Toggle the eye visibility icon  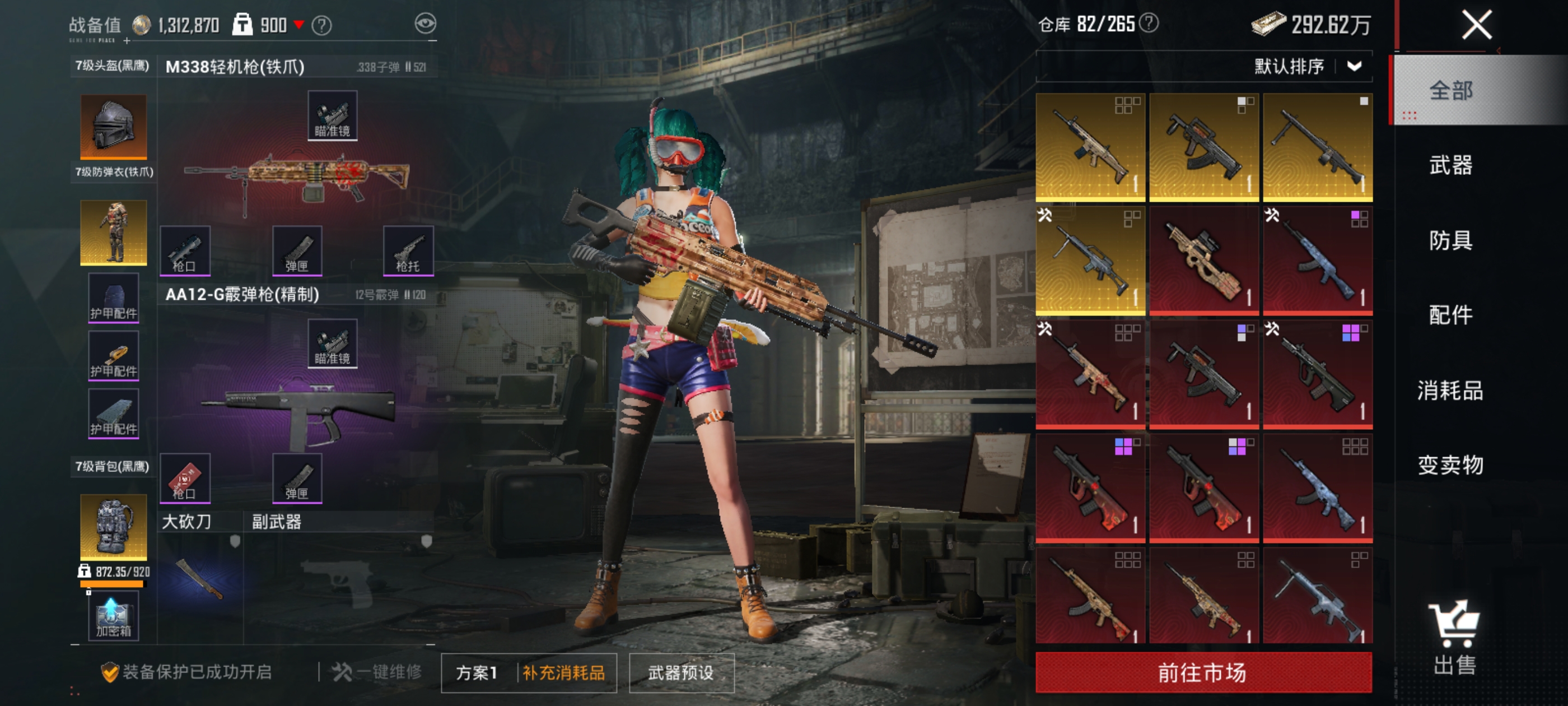pos(425,24)
